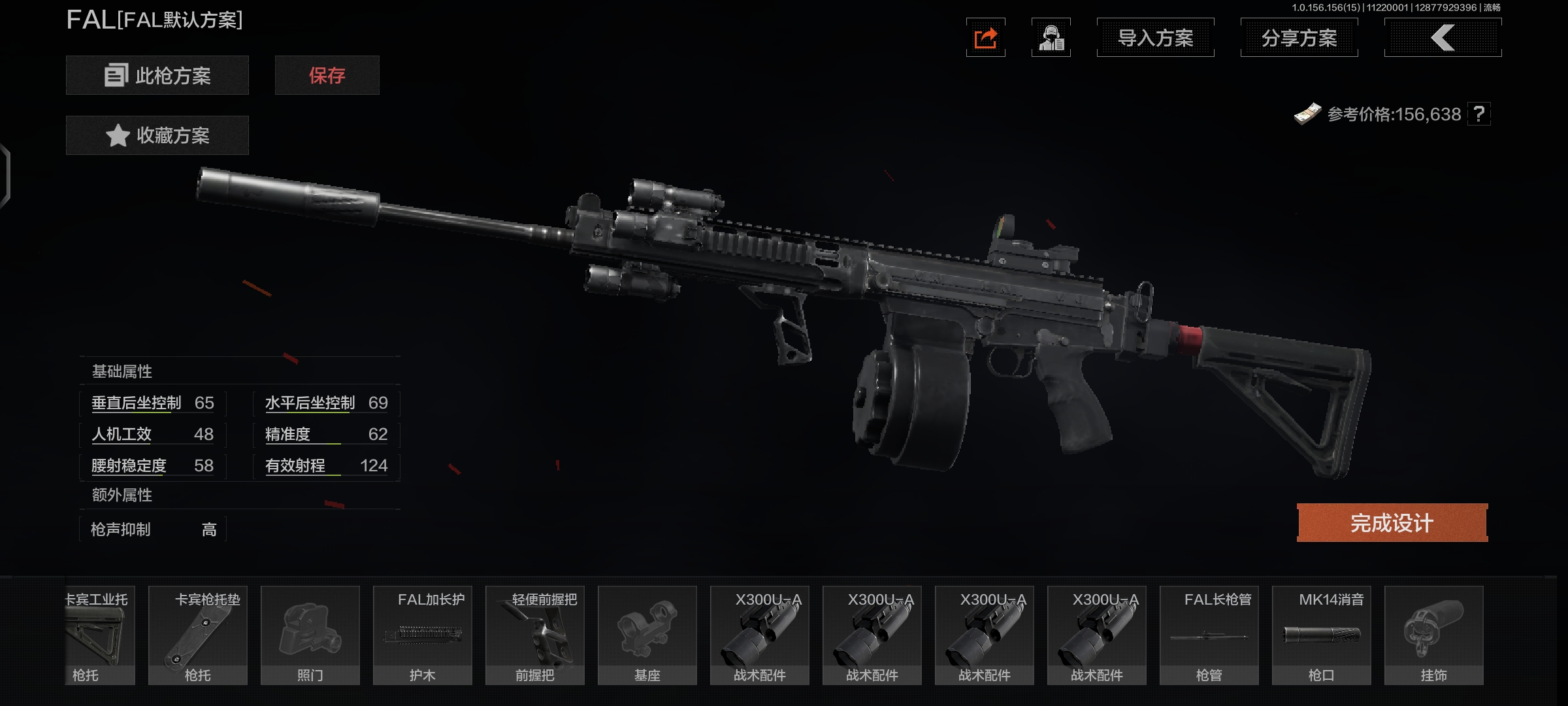
Task: Choose 导入方案 to import a loadout
Action: point(1155,38)
